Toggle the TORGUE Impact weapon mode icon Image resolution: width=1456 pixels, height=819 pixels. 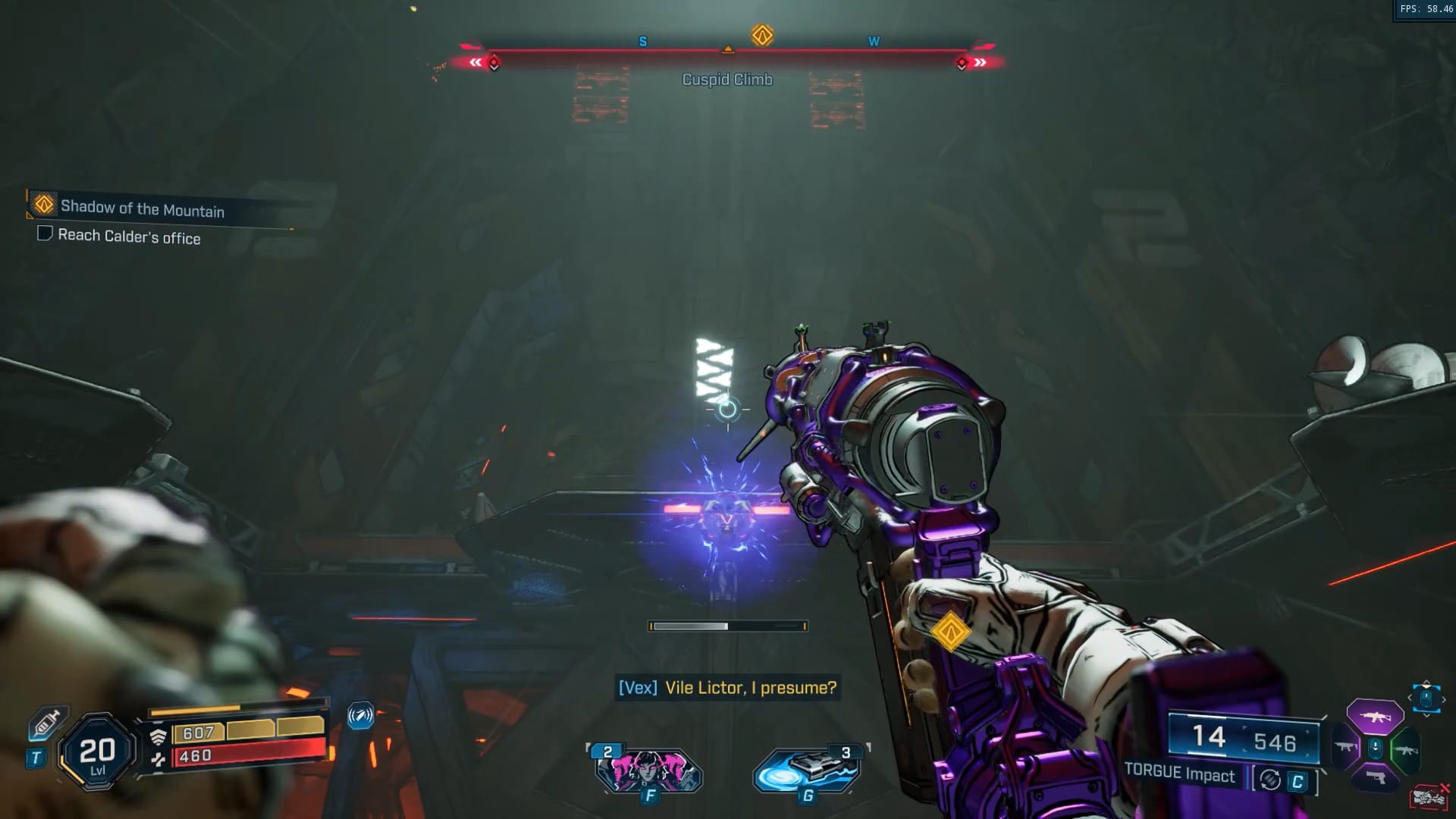[x=1271, y=780]
